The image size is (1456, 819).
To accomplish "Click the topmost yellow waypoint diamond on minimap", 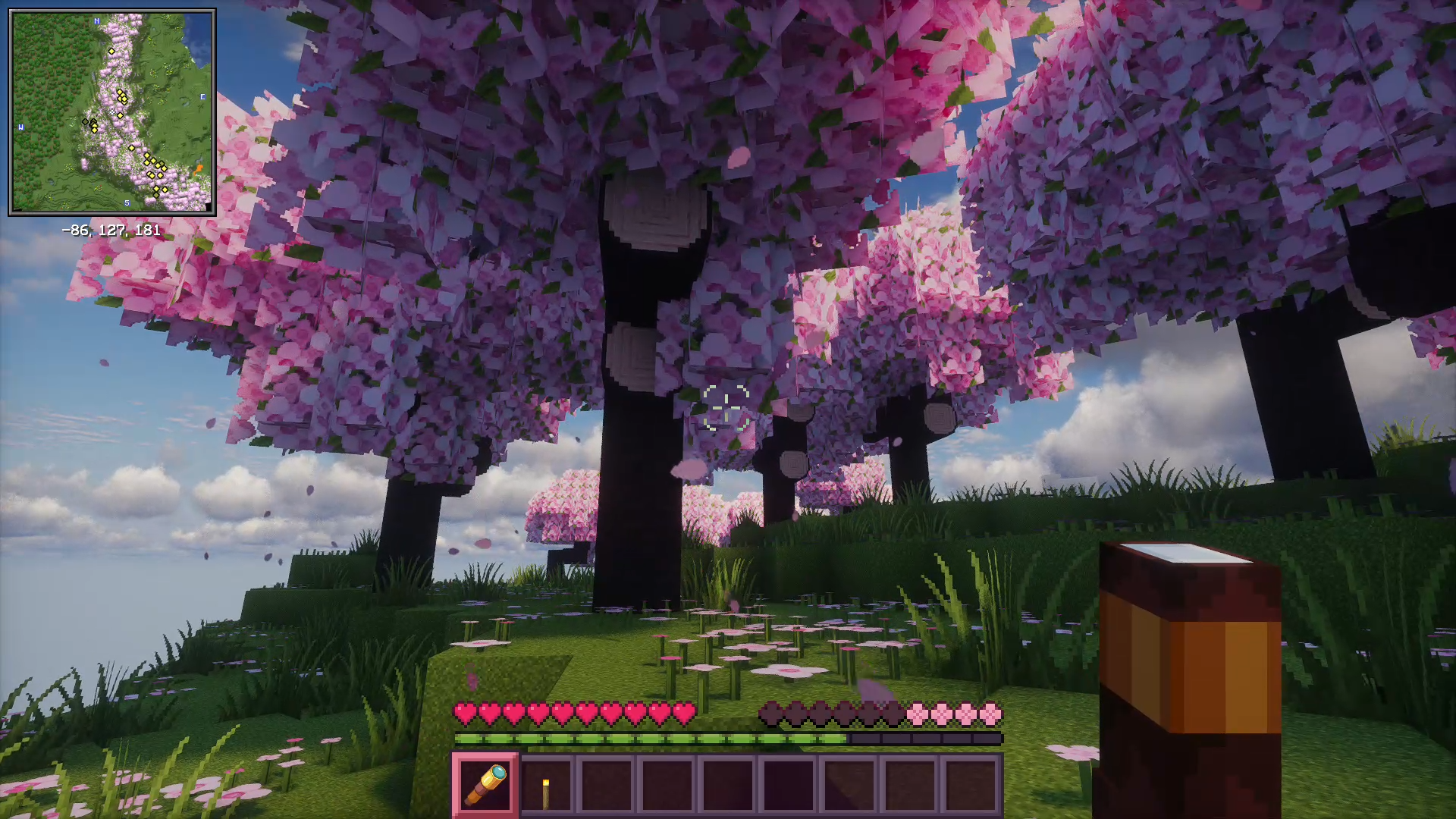I will [x=111, y=51].
